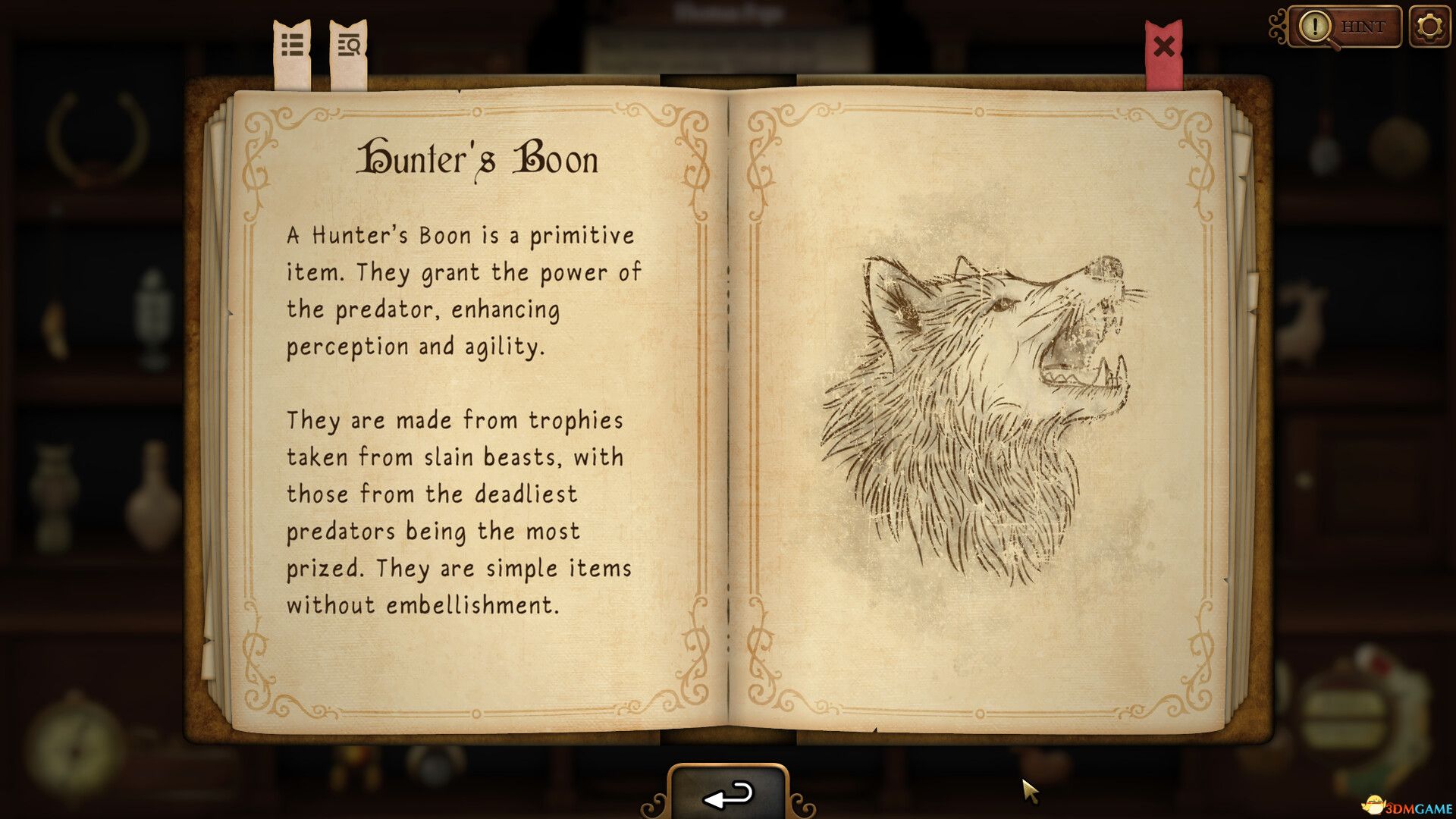The height and width of the screenshot is (819, 1456).
Task: Open the list-view bookmark tab
Action: click(292, 47)
